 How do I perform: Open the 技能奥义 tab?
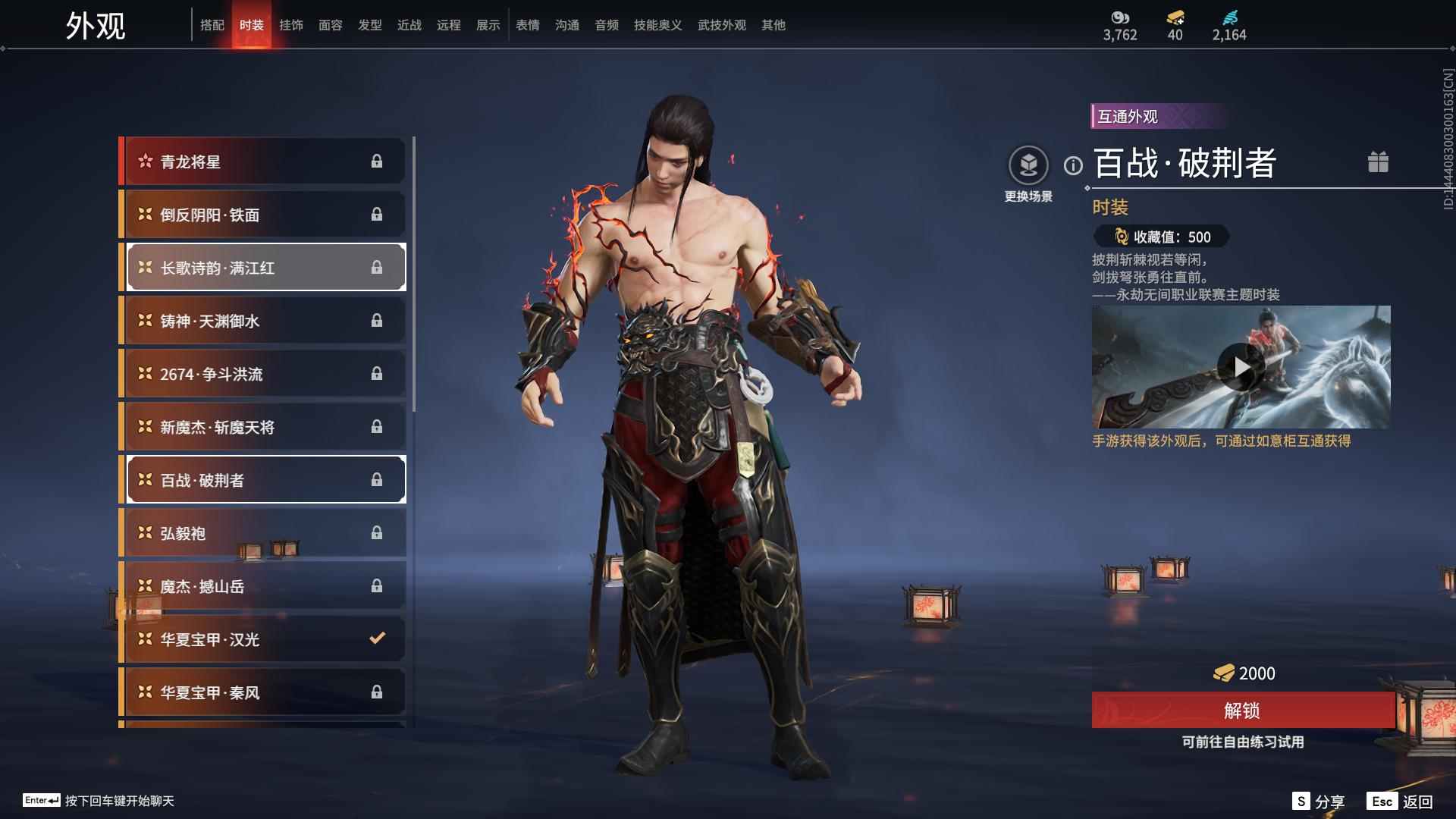(x=657, y=25)
